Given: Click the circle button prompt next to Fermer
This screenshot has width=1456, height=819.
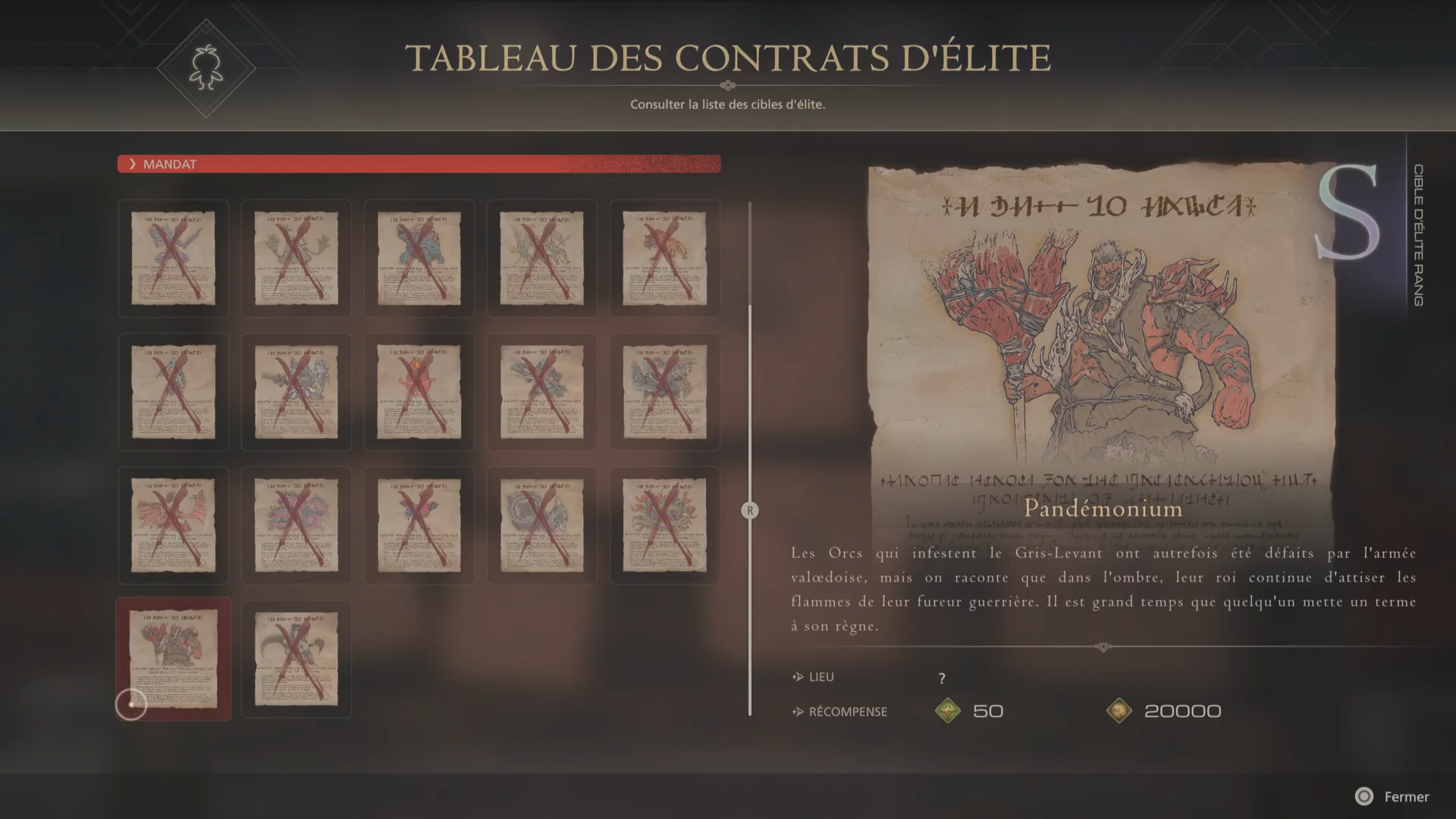Looking at the screenshot, I should (x=1363, y=797).
